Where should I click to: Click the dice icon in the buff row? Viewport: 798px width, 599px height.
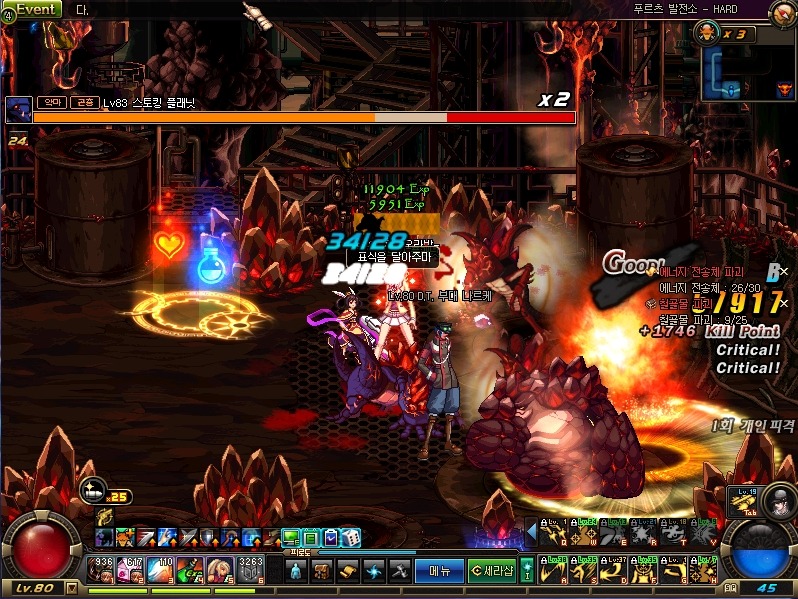click(352, 538)
